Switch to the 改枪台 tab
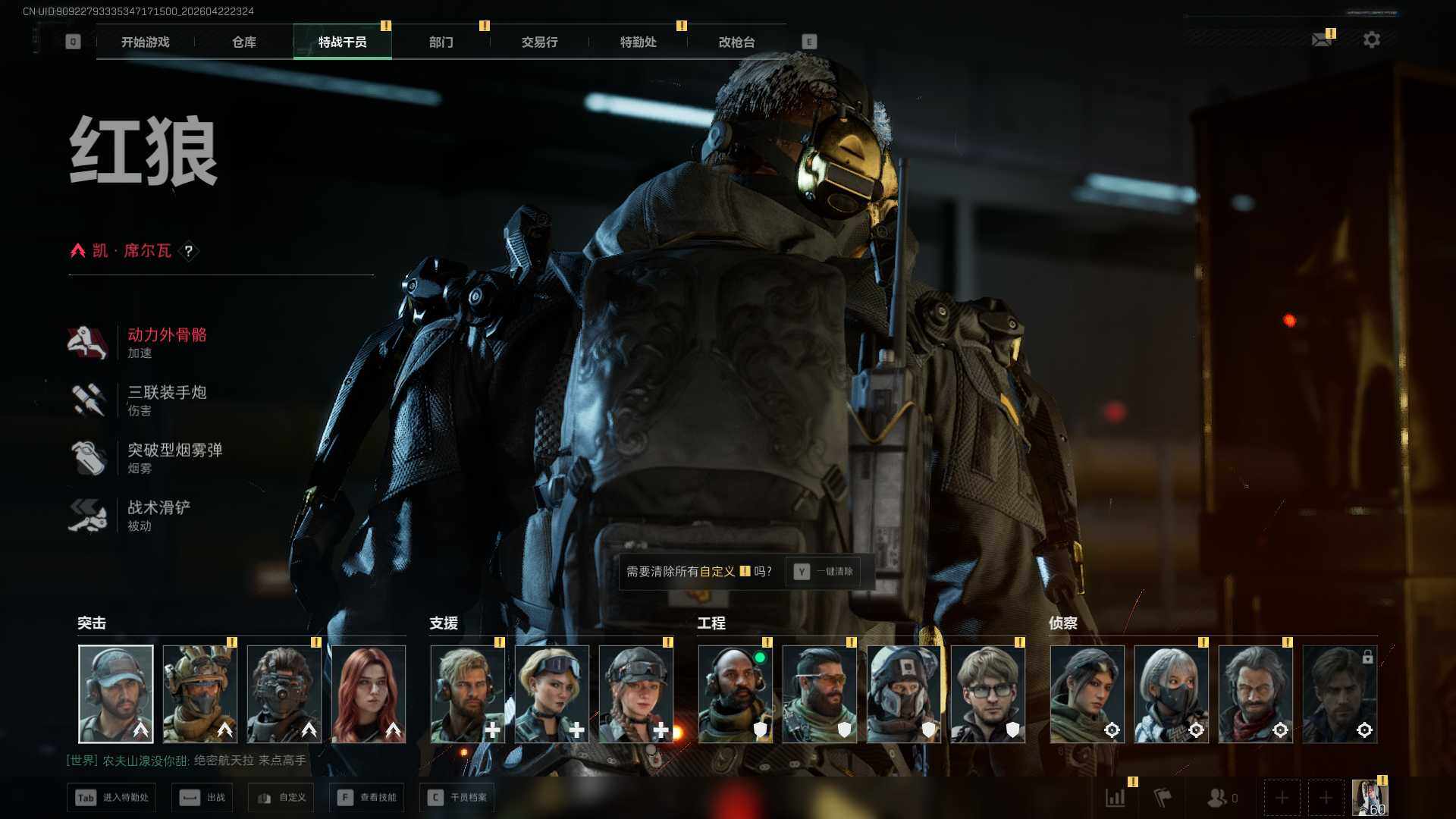The height and width of the screenshot is (819, 1456). [x=736, y=42]
